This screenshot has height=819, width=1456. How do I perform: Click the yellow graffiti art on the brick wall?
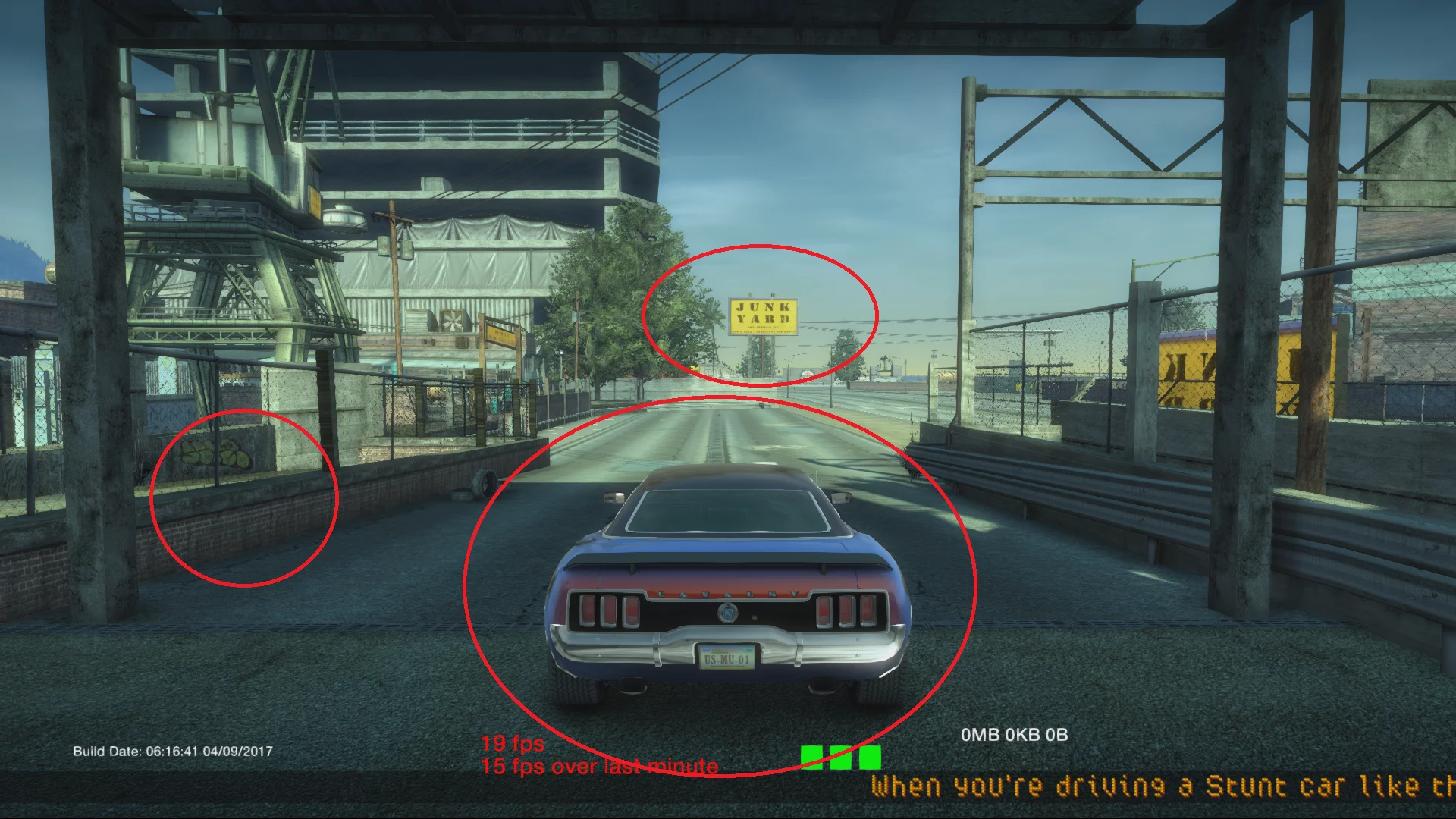click(215, 454)
